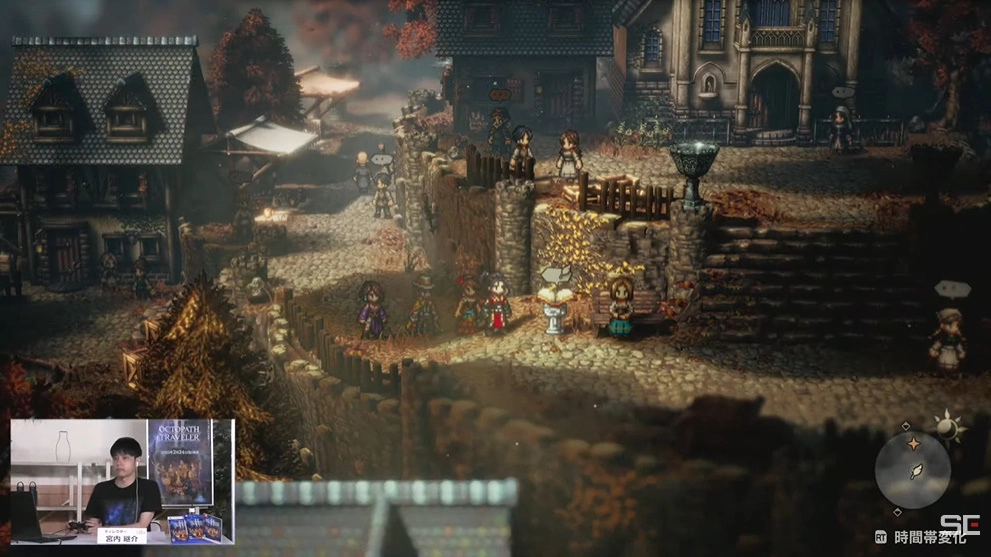Click the sun and moon time-of-day icon
Image resolution: width=991 pixels, height=557 pixels.
[948, 428]
